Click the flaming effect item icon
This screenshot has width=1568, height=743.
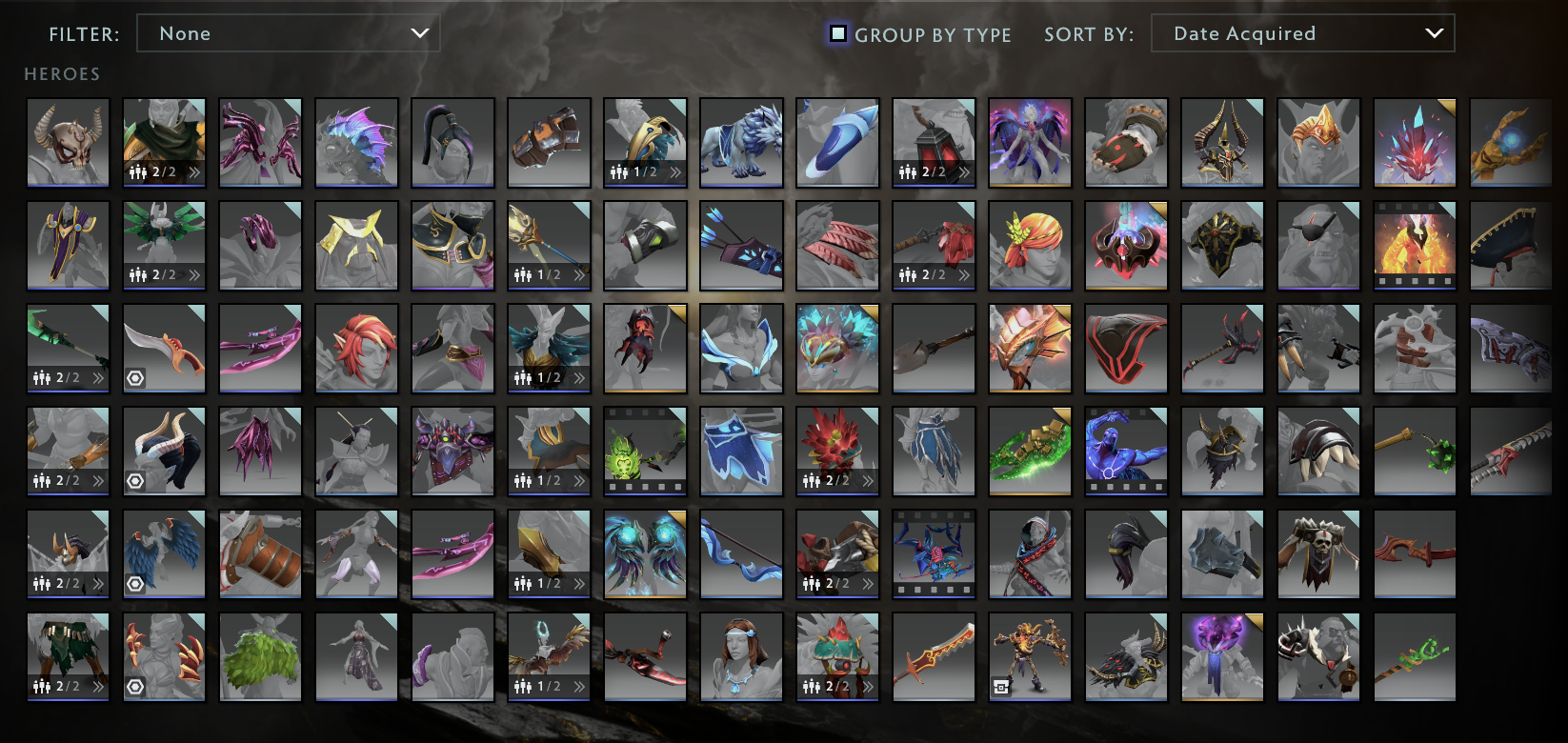1415,246
